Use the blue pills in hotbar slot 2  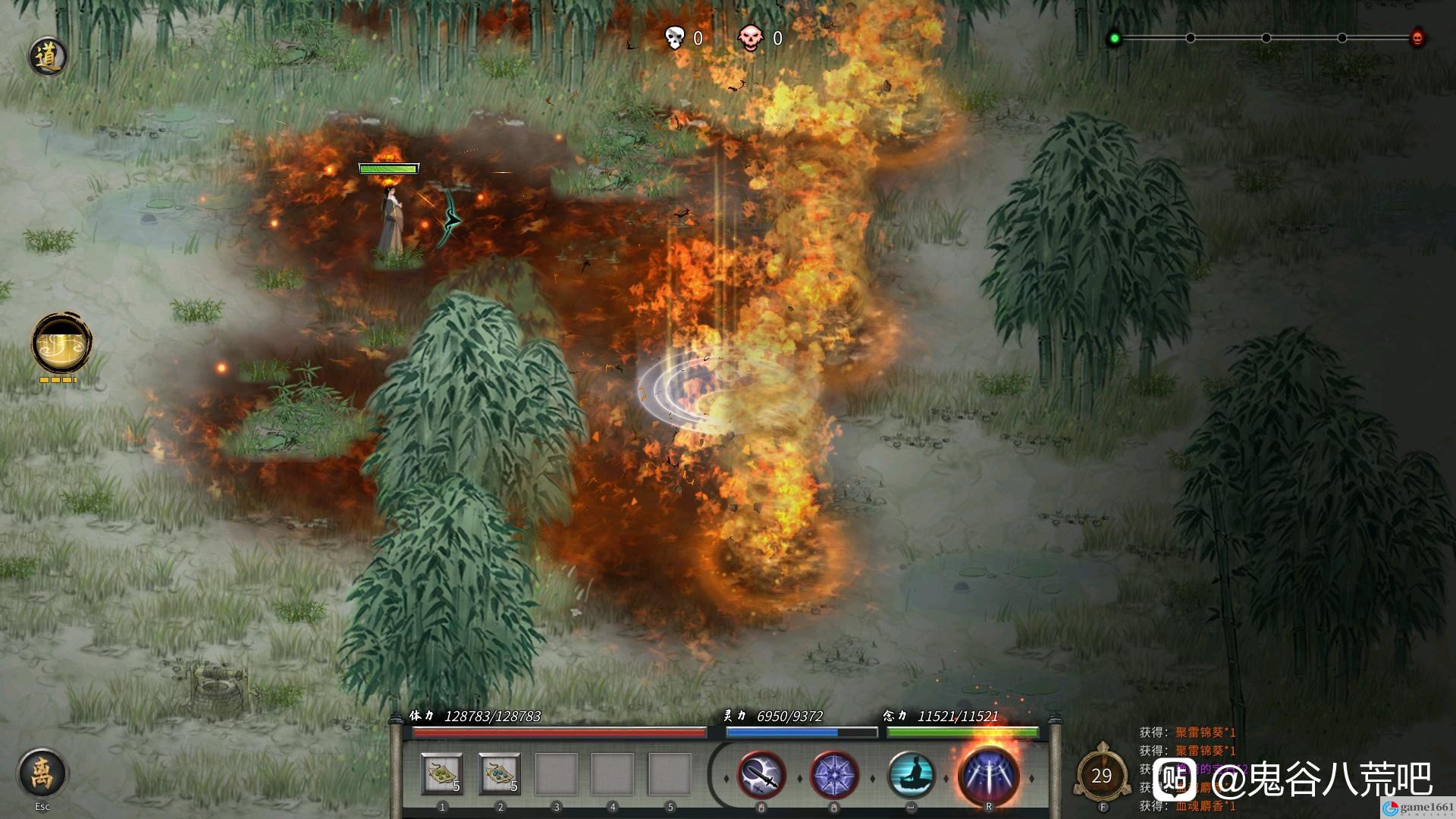coord(500,774)
